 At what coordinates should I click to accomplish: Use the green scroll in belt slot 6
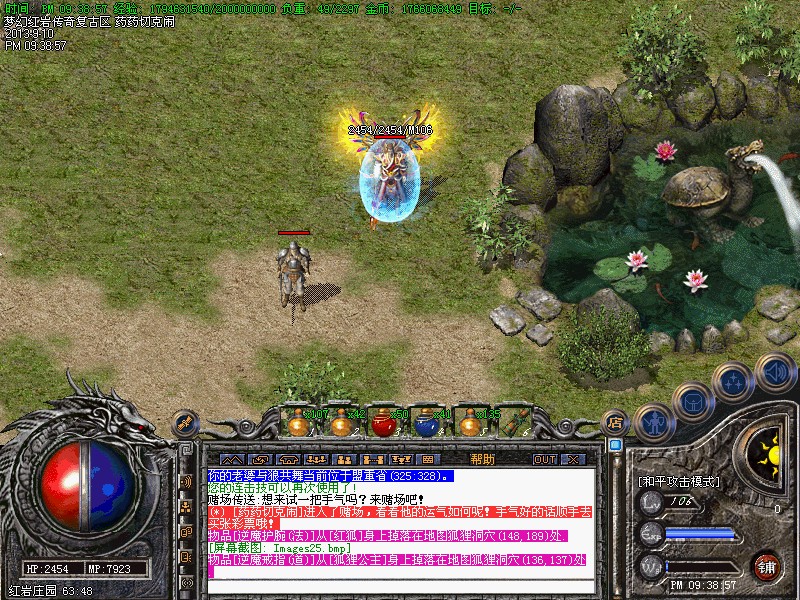pos(512,423)
